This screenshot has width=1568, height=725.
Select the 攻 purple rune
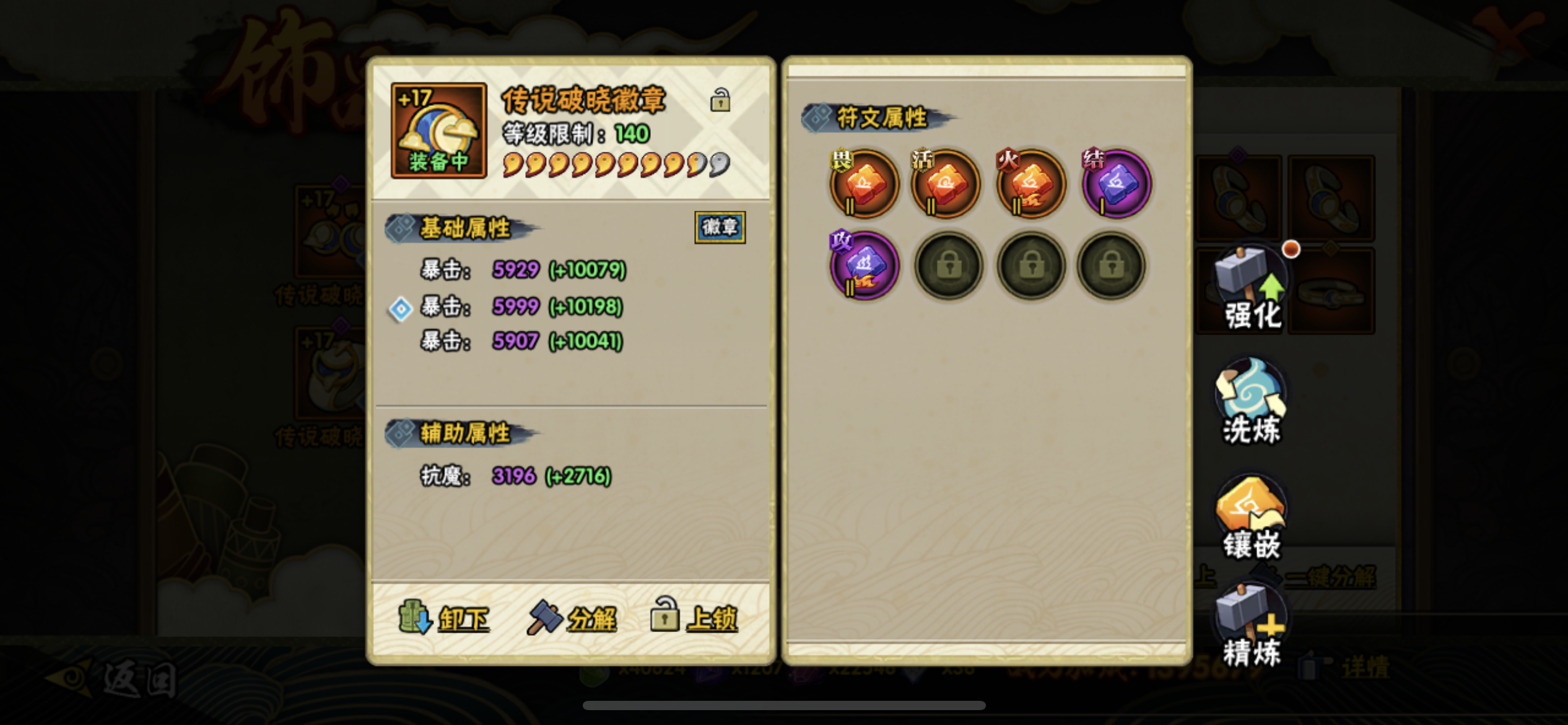pos(863,265)
